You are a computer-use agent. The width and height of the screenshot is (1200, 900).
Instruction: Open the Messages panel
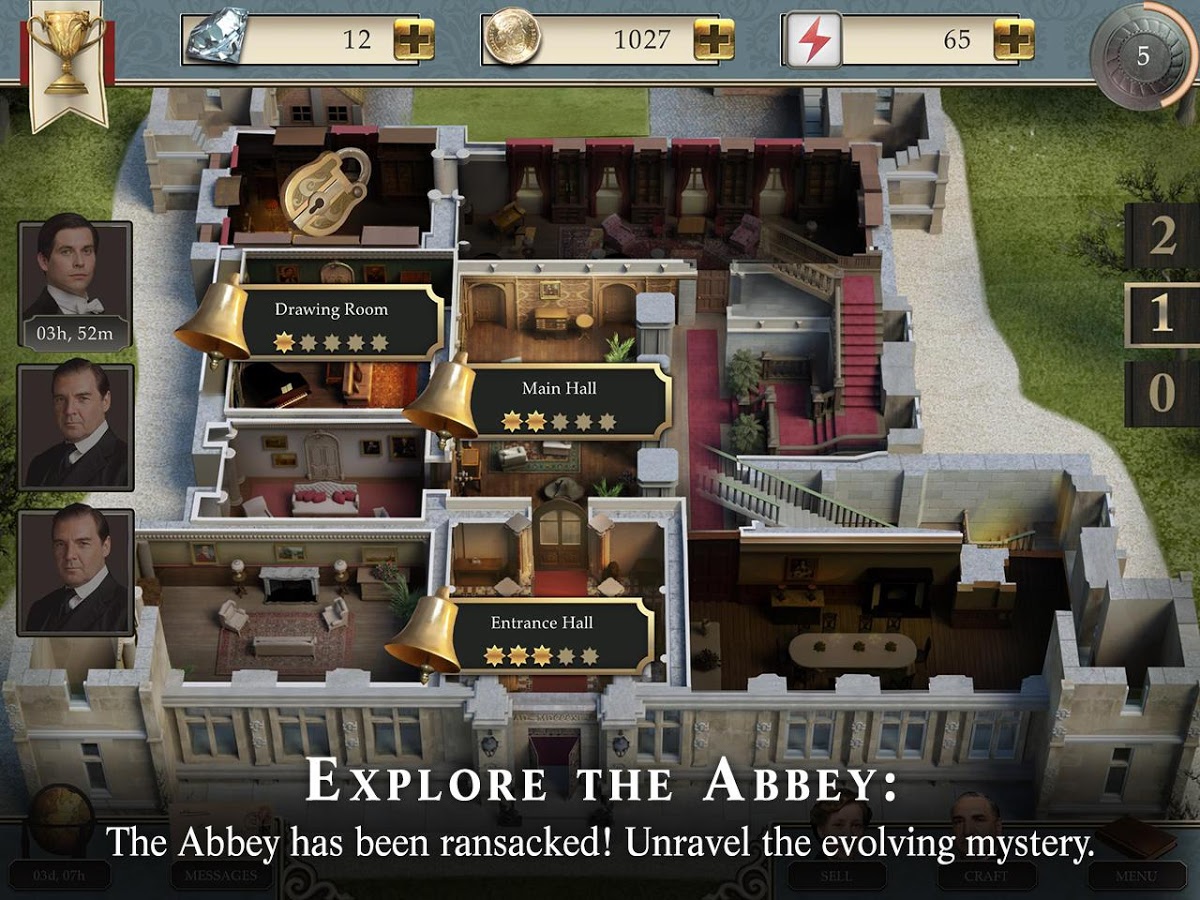(214, 875)
